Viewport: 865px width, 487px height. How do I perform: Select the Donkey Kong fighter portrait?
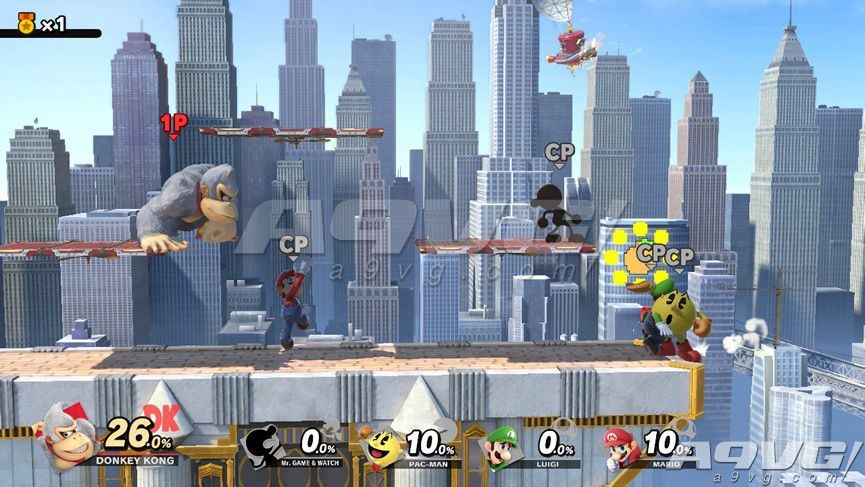[x=65, y=438]
